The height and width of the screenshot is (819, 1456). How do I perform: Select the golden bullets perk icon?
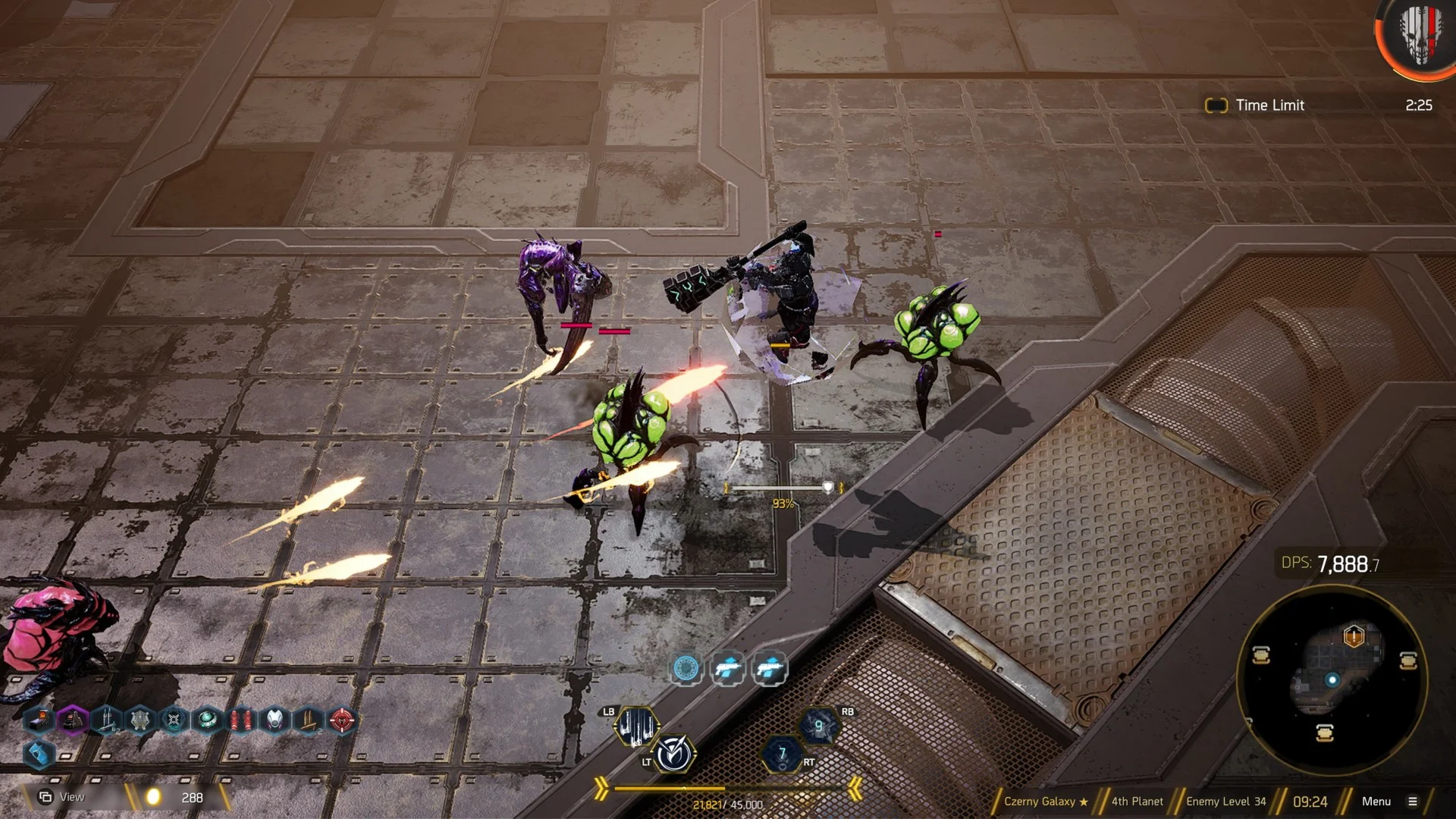(x=308, y=719)
